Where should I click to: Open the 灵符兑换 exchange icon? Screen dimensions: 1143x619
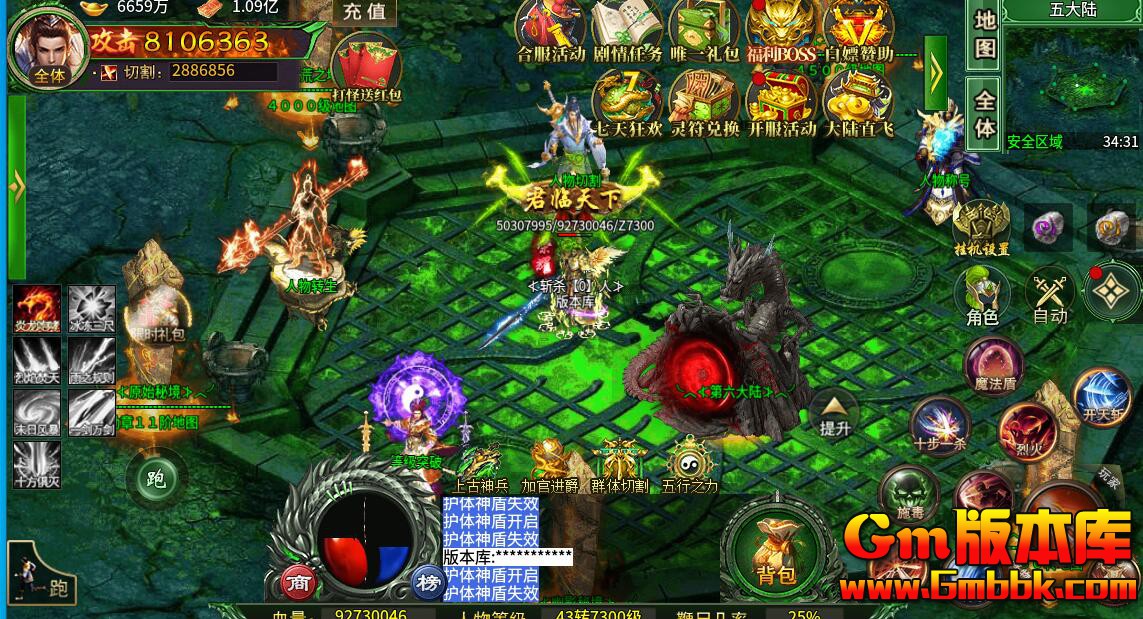click(704, 101)
